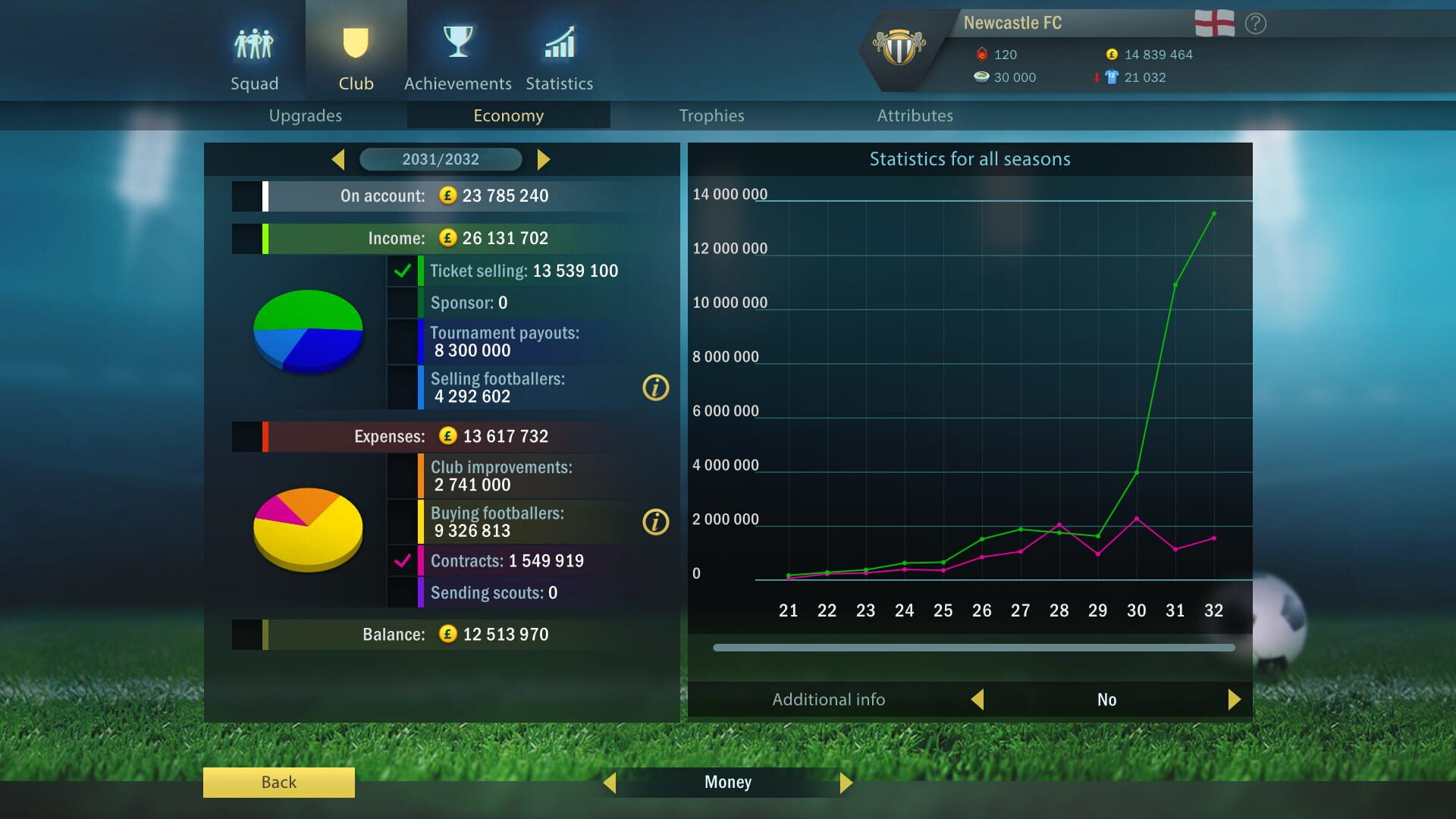Open the Upgrades tab
Screen dimensions: 1456x819
coord(305,115)
